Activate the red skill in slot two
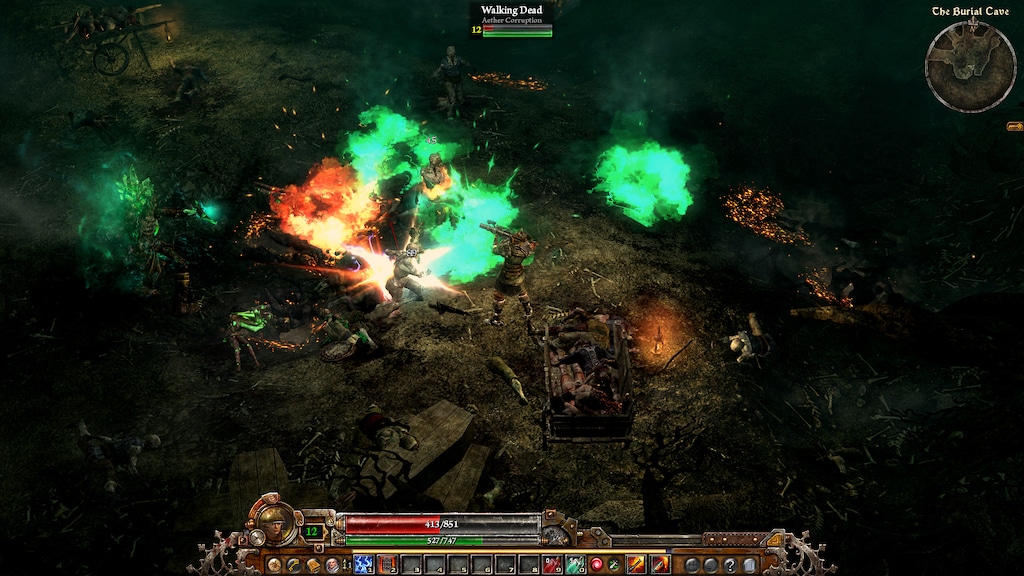 (x=387, y=565)
